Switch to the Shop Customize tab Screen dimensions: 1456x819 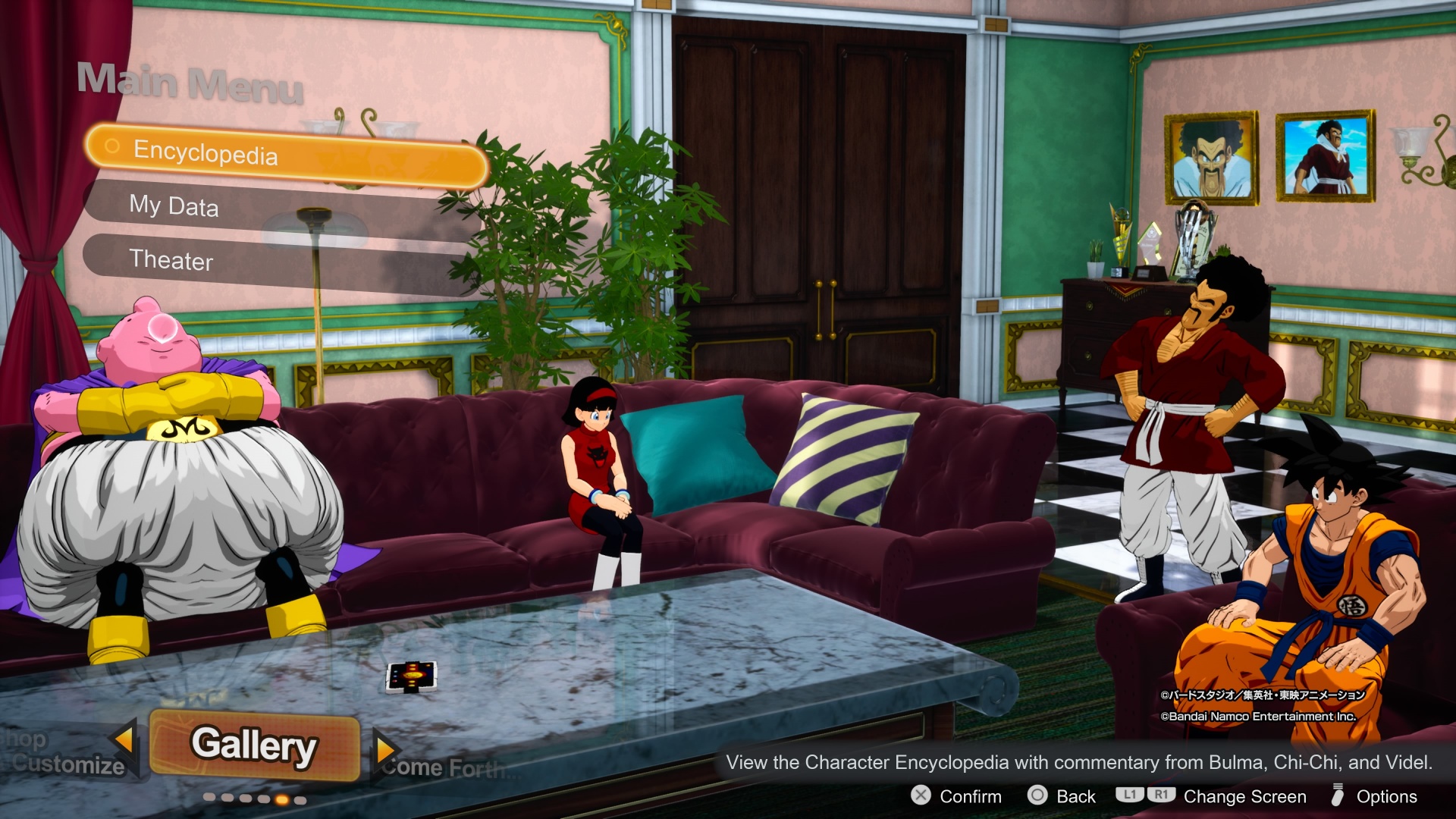pos(64,753)
